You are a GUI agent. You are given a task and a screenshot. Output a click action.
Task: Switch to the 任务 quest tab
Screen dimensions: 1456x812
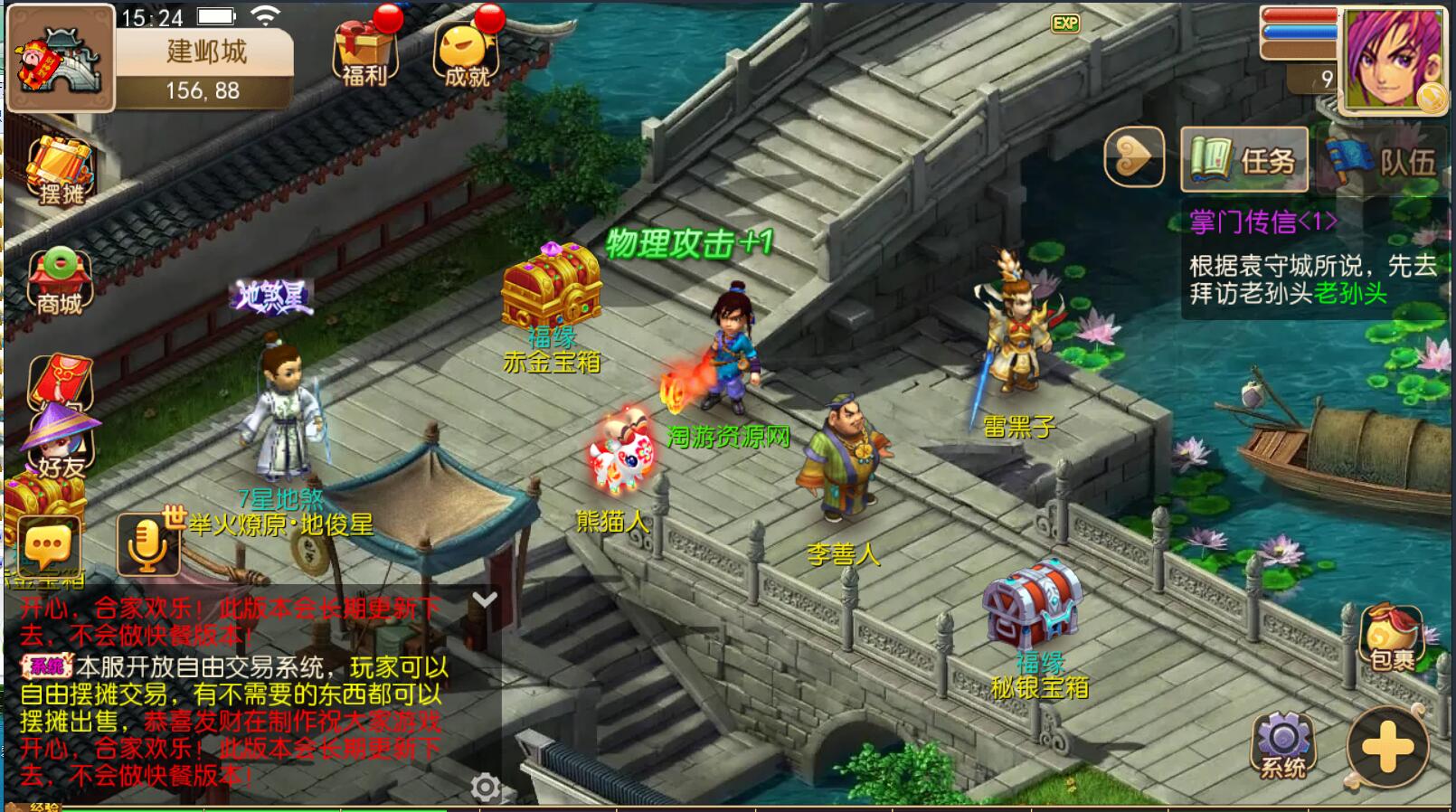pyautogui.click(x=1244, y=160)
